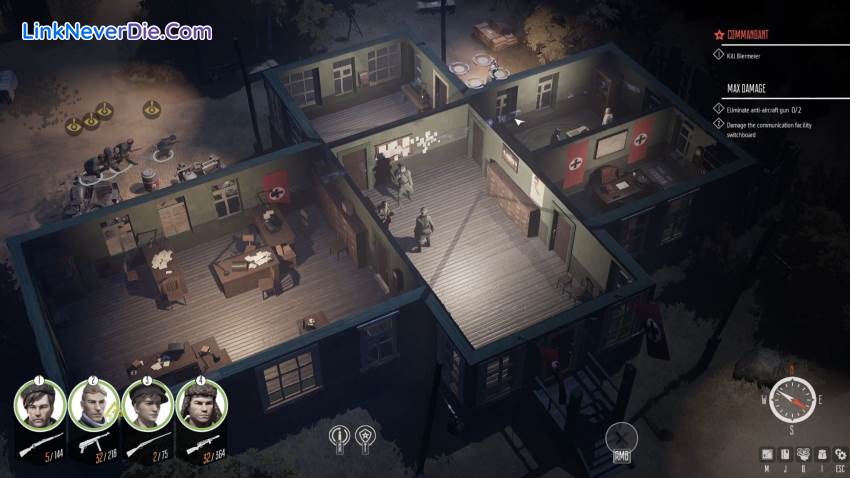Choose squad member 3 wearing a cap
The height and width of the screenshot is (478, 850).
point(148,404)
